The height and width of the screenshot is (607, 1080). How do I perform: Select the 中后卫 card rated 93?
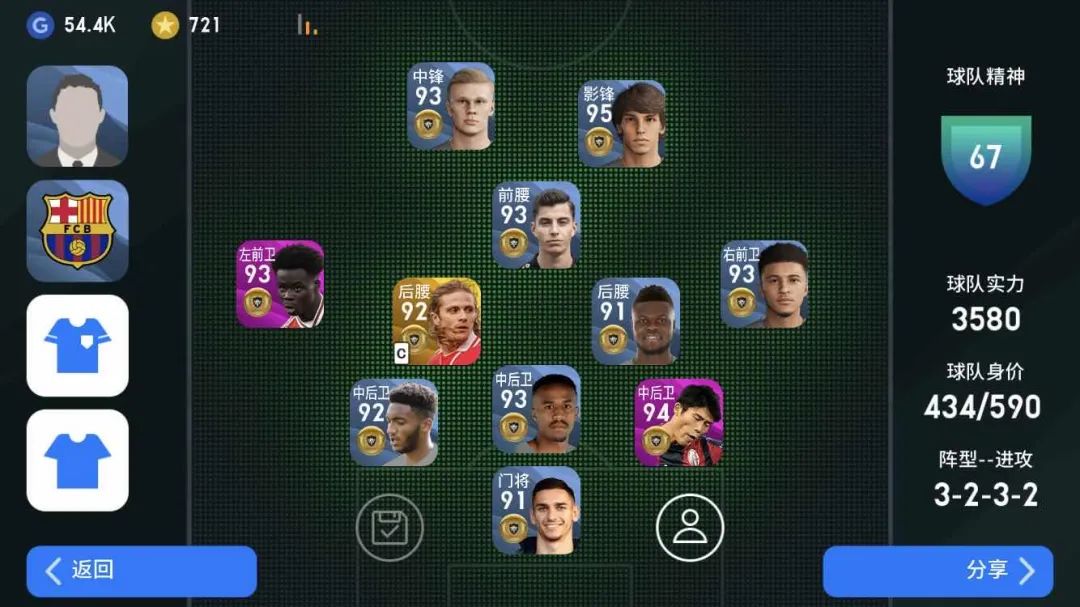point(537,409)
